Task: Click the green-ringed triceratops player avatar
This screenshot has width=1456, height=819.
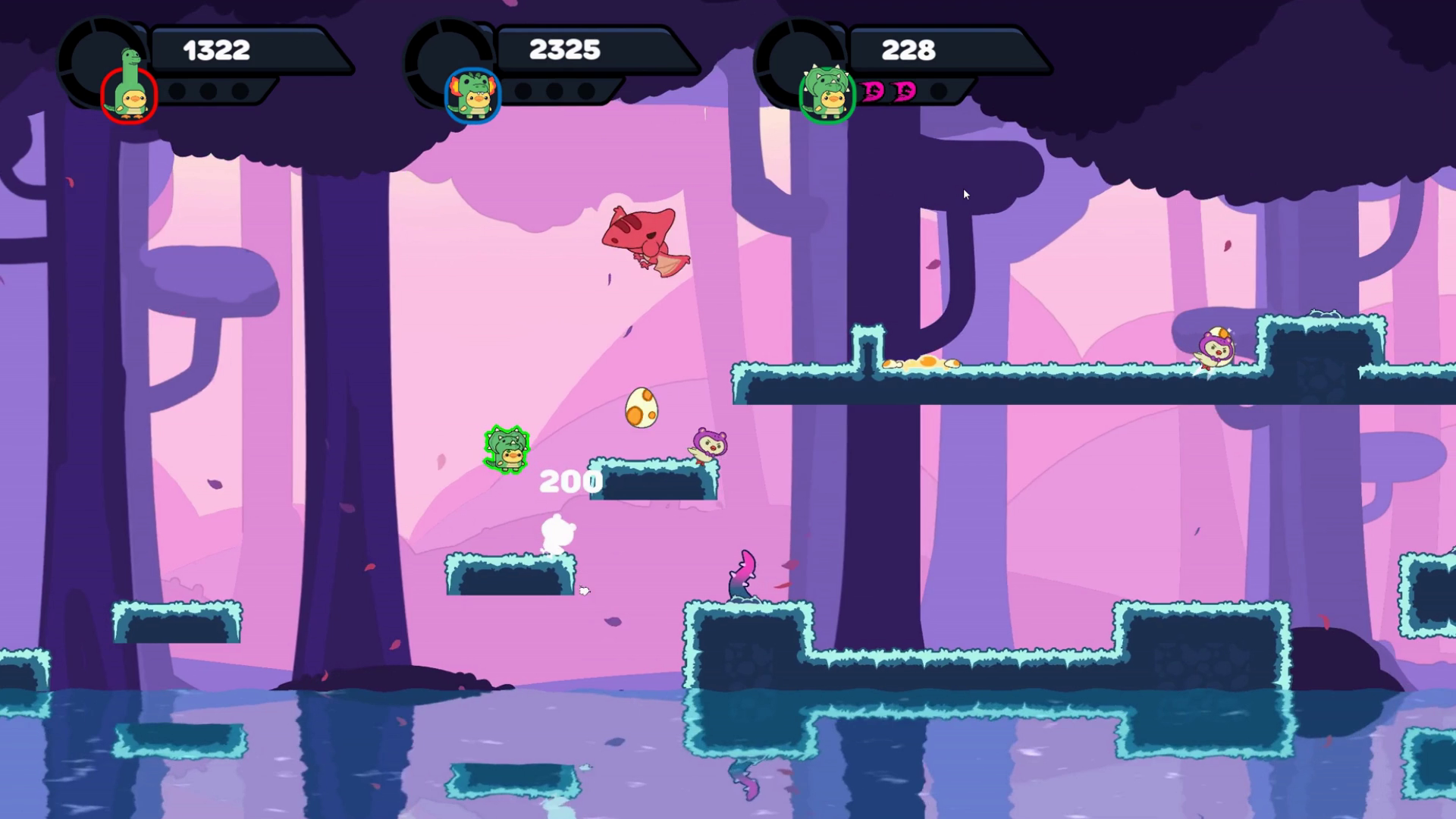Action: [x=827, y=93]
